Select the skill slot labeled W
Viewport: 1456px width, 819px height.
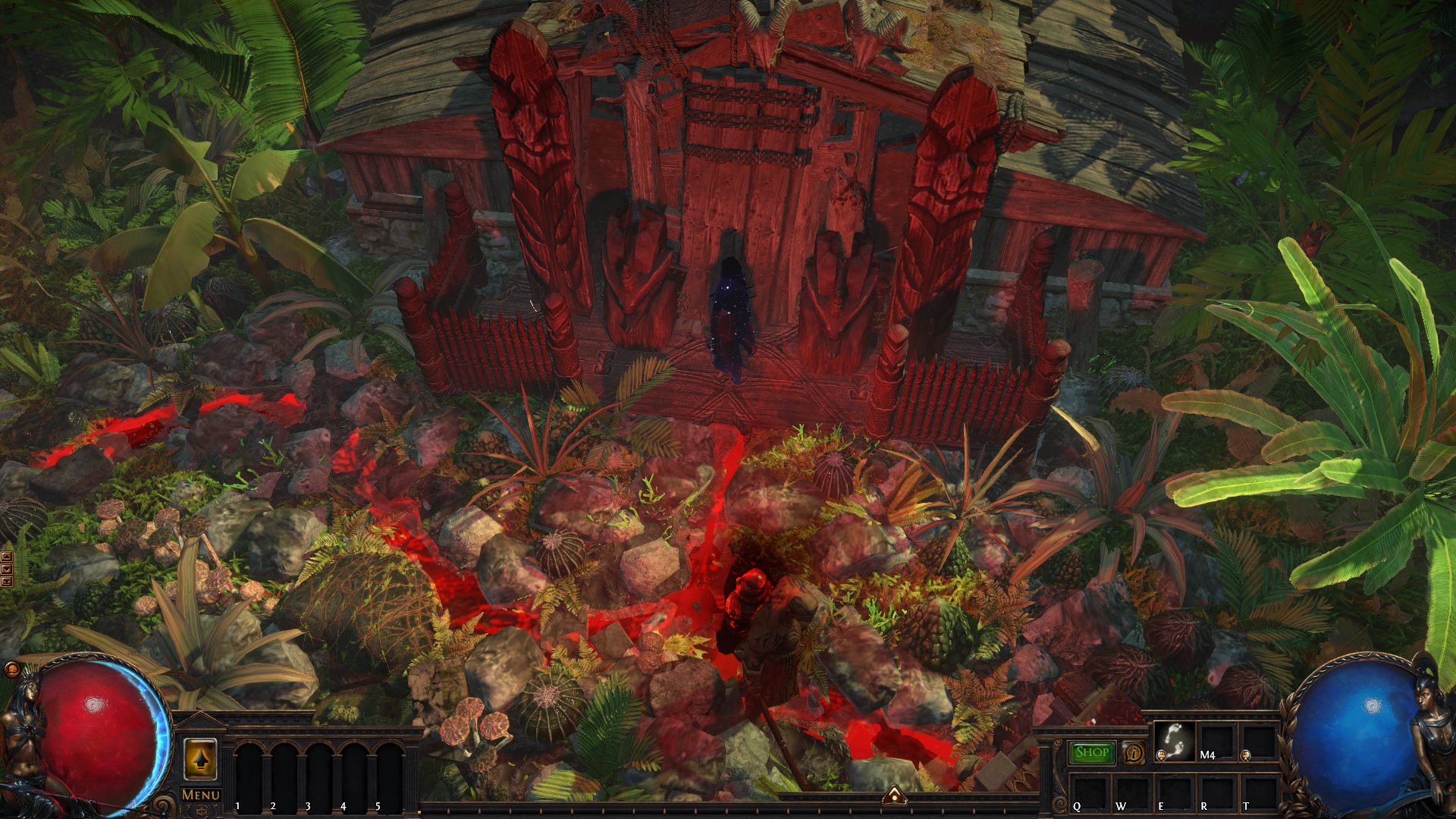click(1131, 793)
